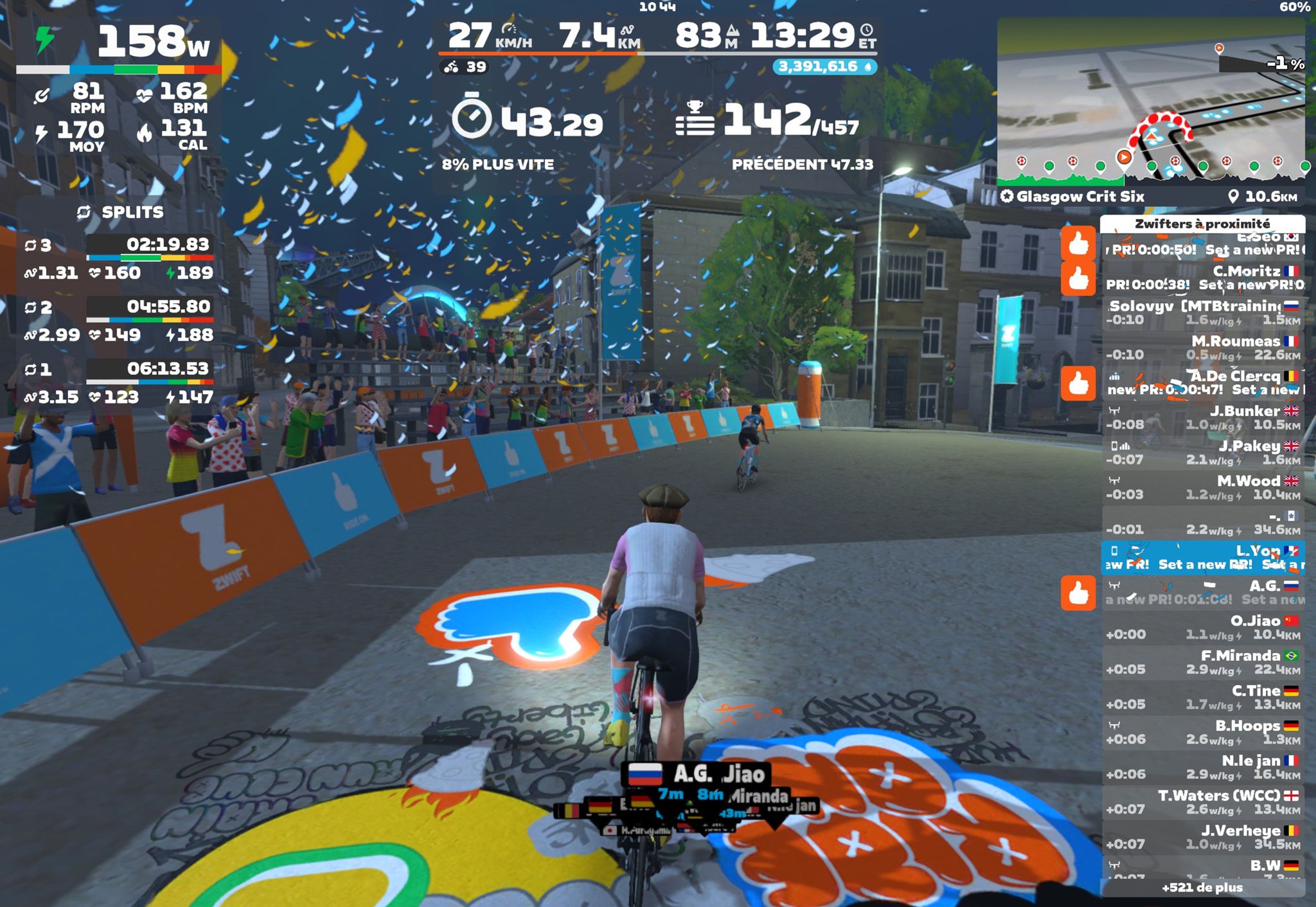
Task: Choose J.Bunker from nearby Zwifters
Action: click(x=1202, y=418)
